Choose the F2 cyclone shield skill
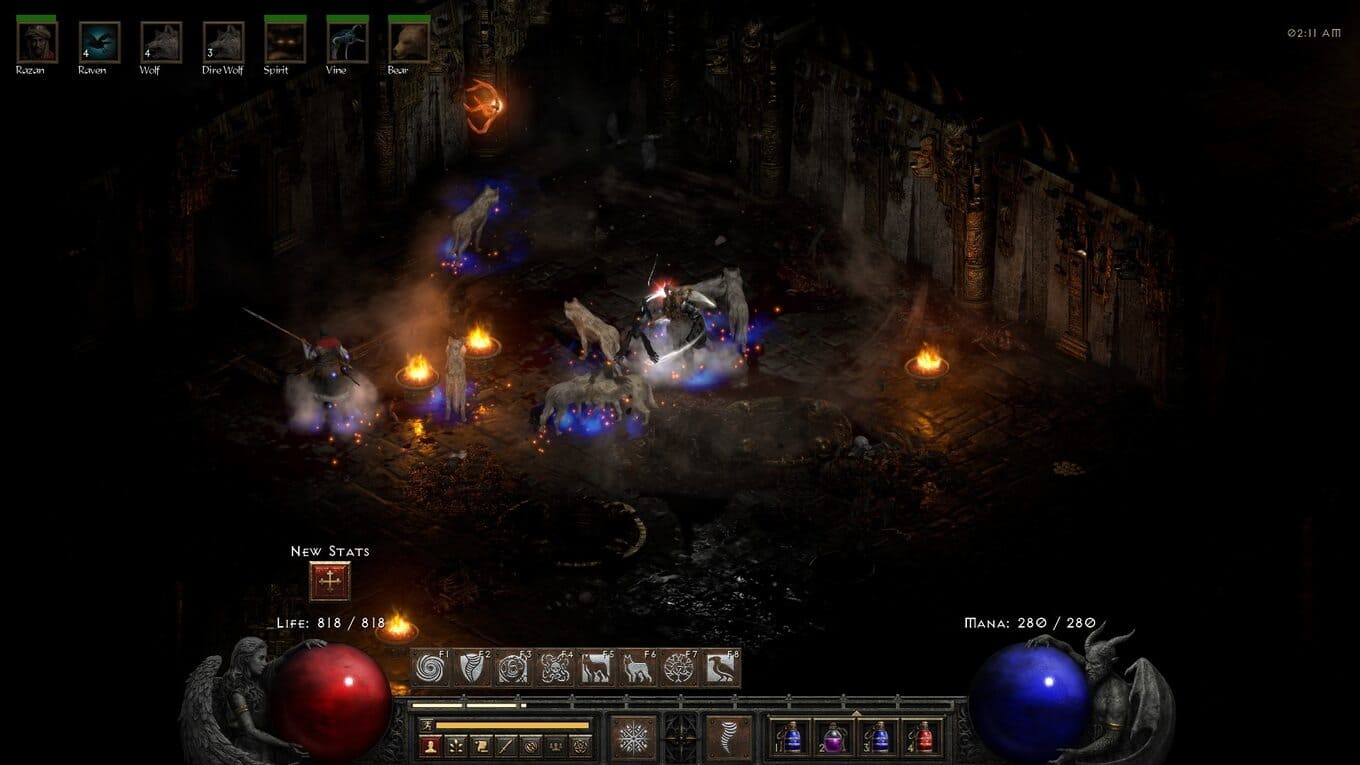 click(x=472, y=668)
